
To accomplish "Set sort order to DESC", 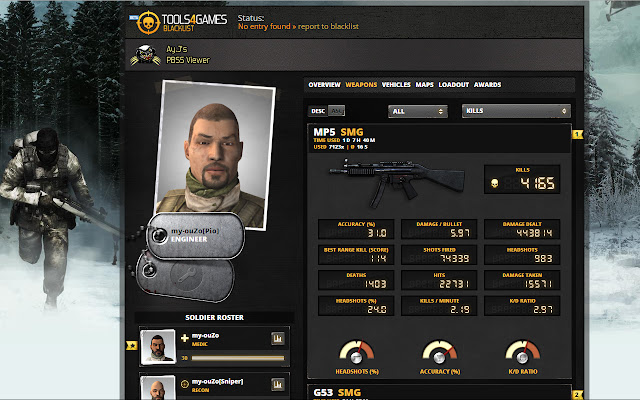I will click(318, 111).
